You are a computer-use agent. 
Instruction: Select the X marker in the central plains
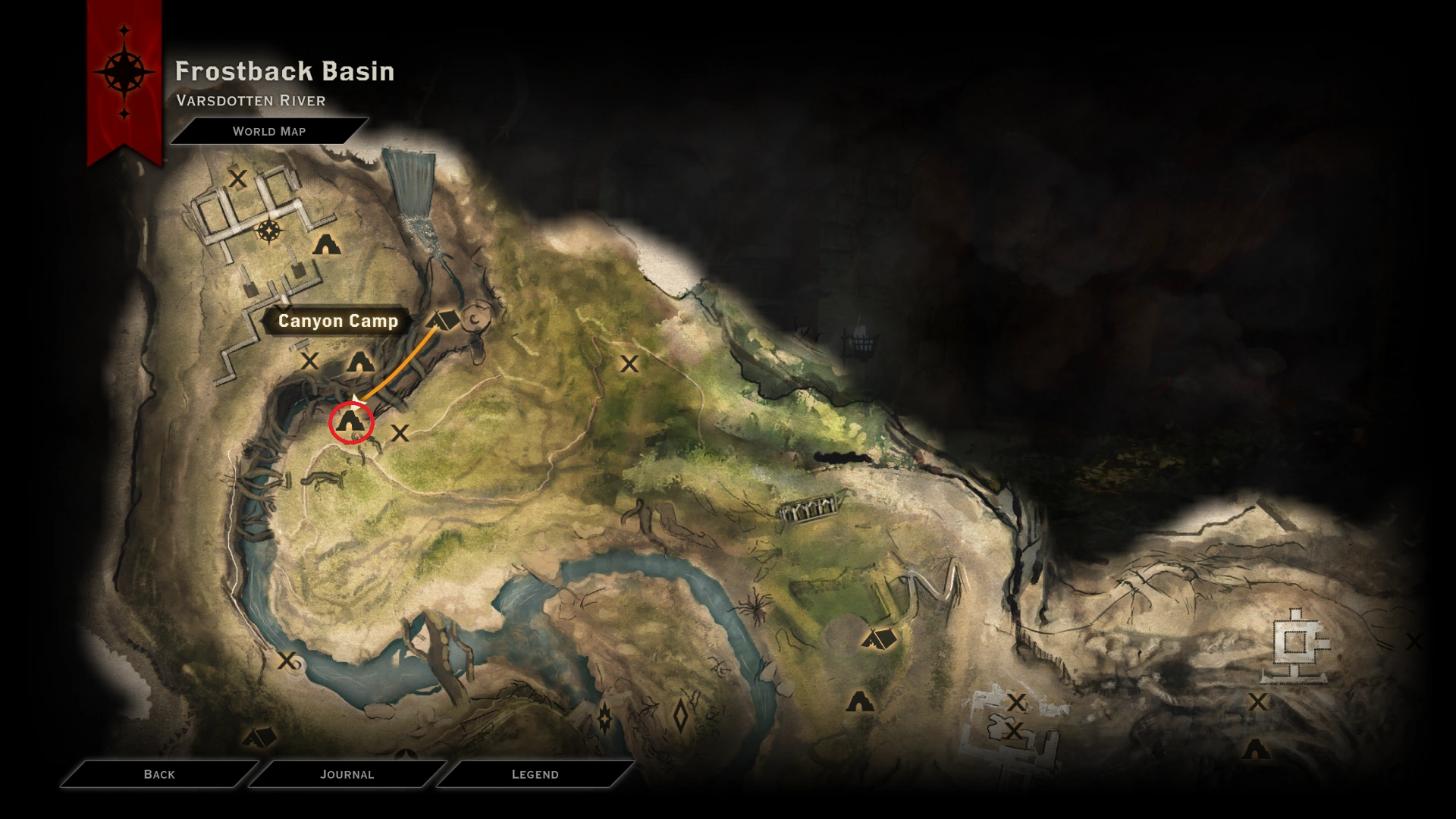tap(630, 365)
